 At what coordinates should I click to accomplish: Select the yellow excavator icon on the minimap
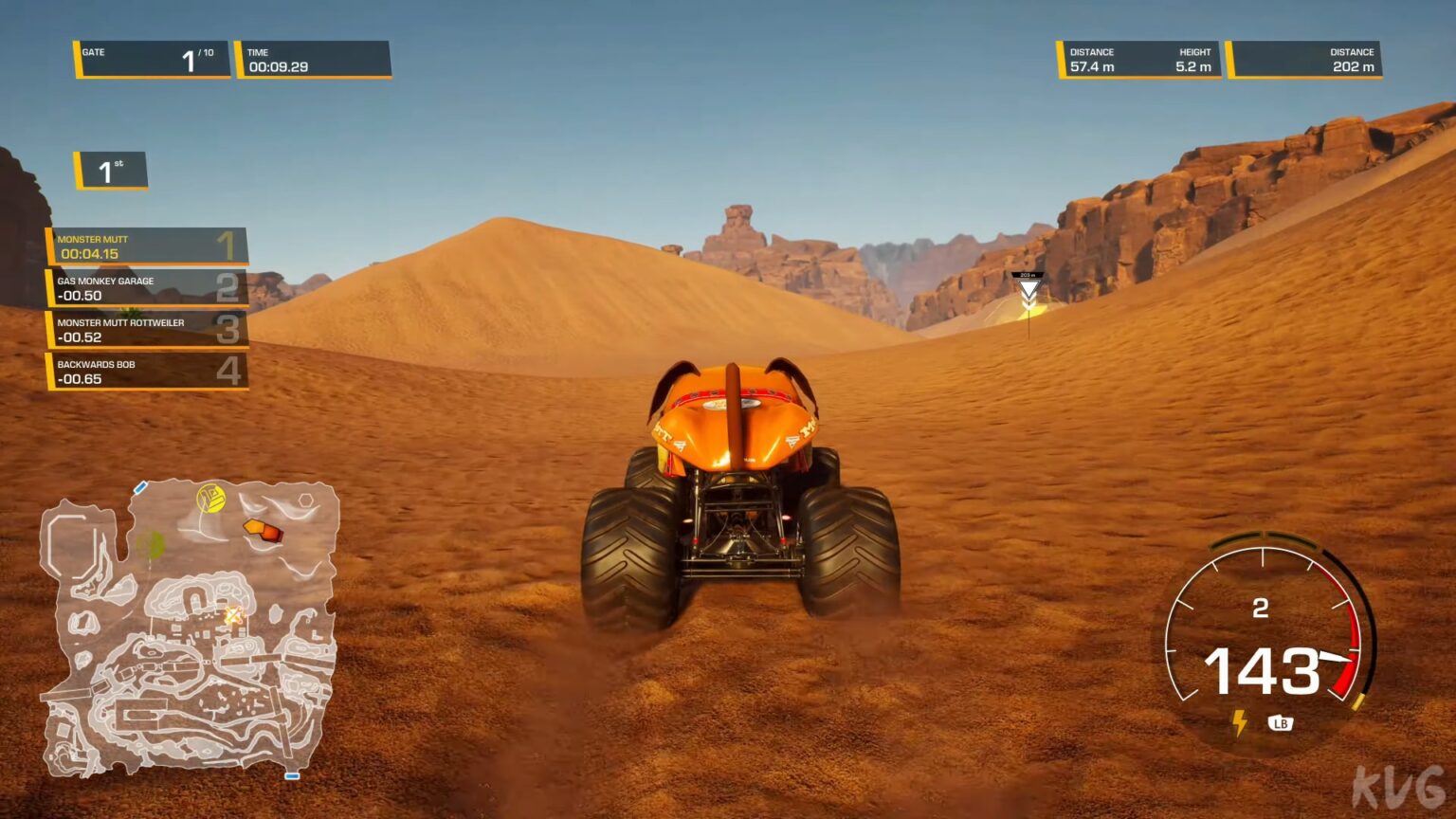pos(211,498)
